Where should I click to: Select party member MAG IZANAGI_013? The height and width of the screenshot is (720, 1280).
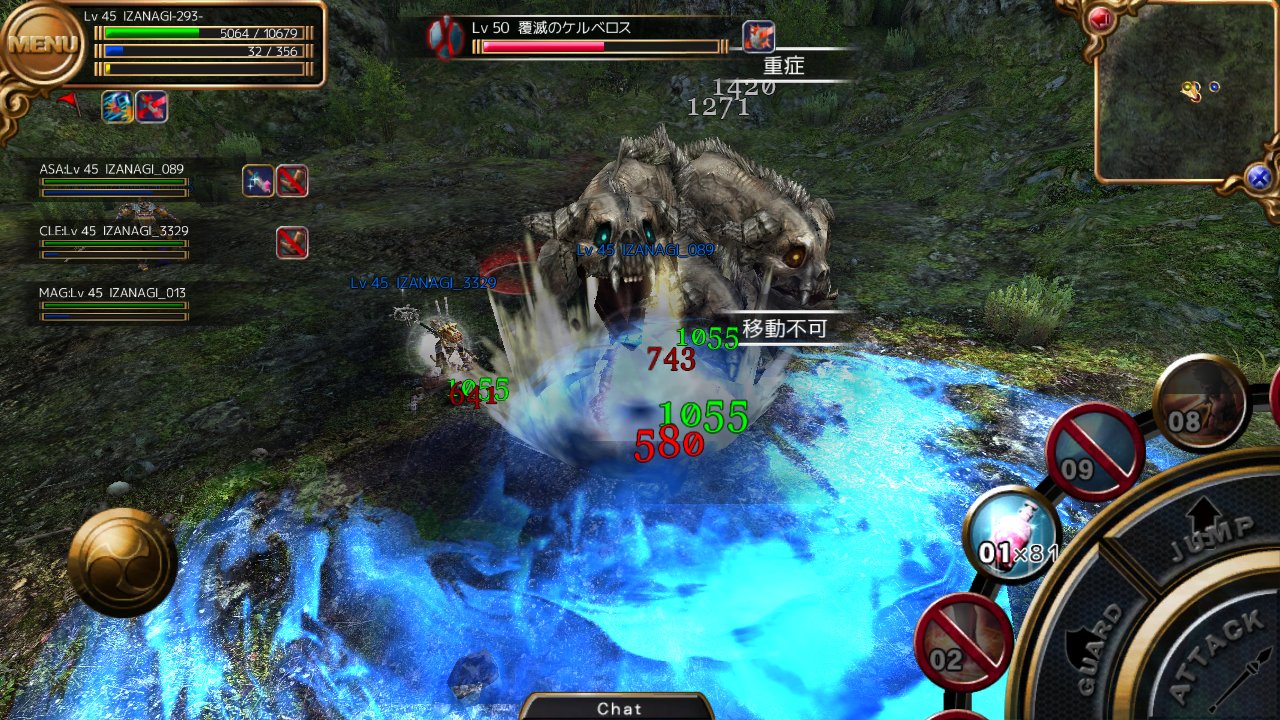pyautogui.click(x=113, y=301)
